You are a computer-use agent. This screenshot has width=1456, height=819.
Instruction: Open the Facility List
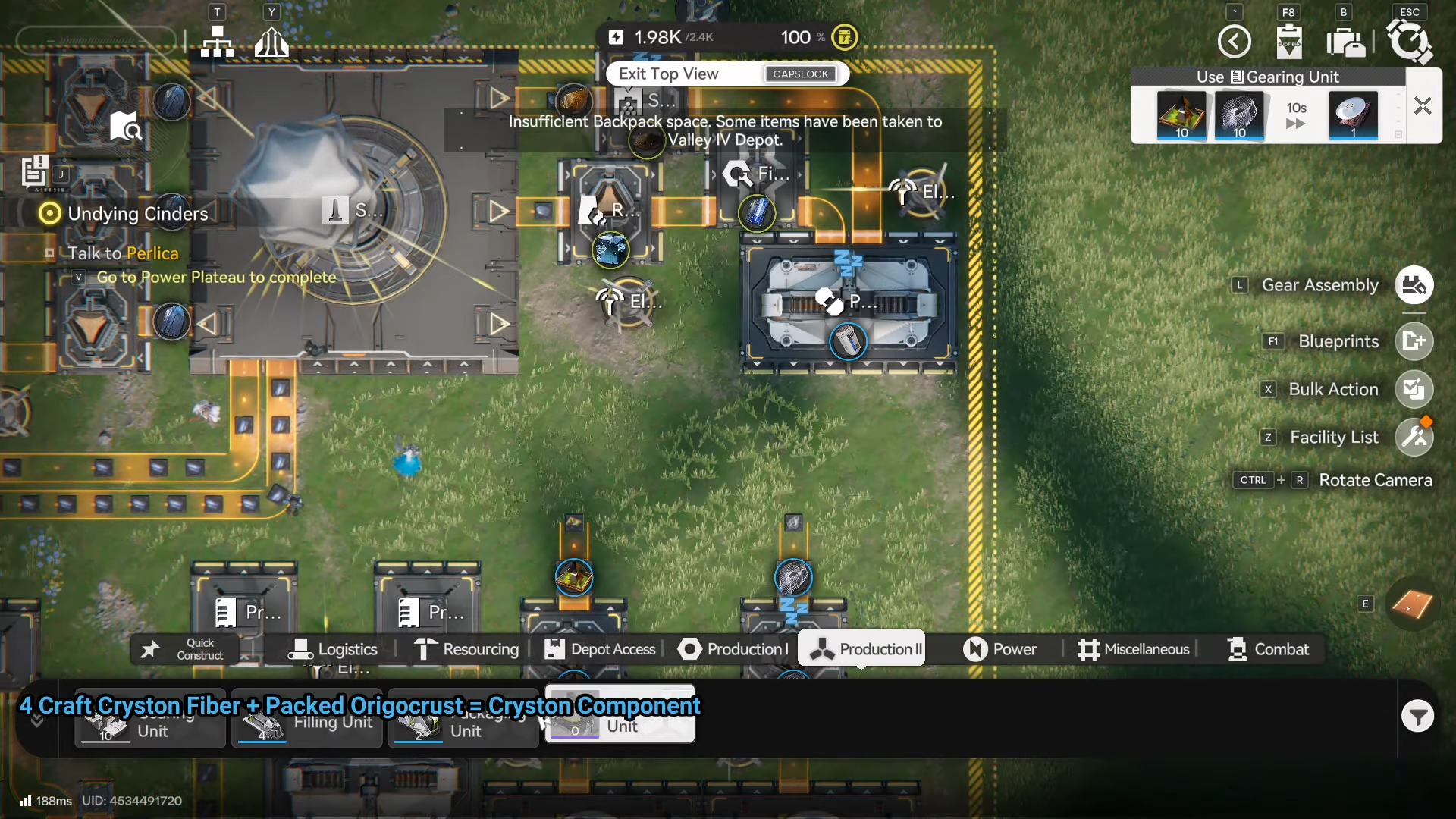1414,437
